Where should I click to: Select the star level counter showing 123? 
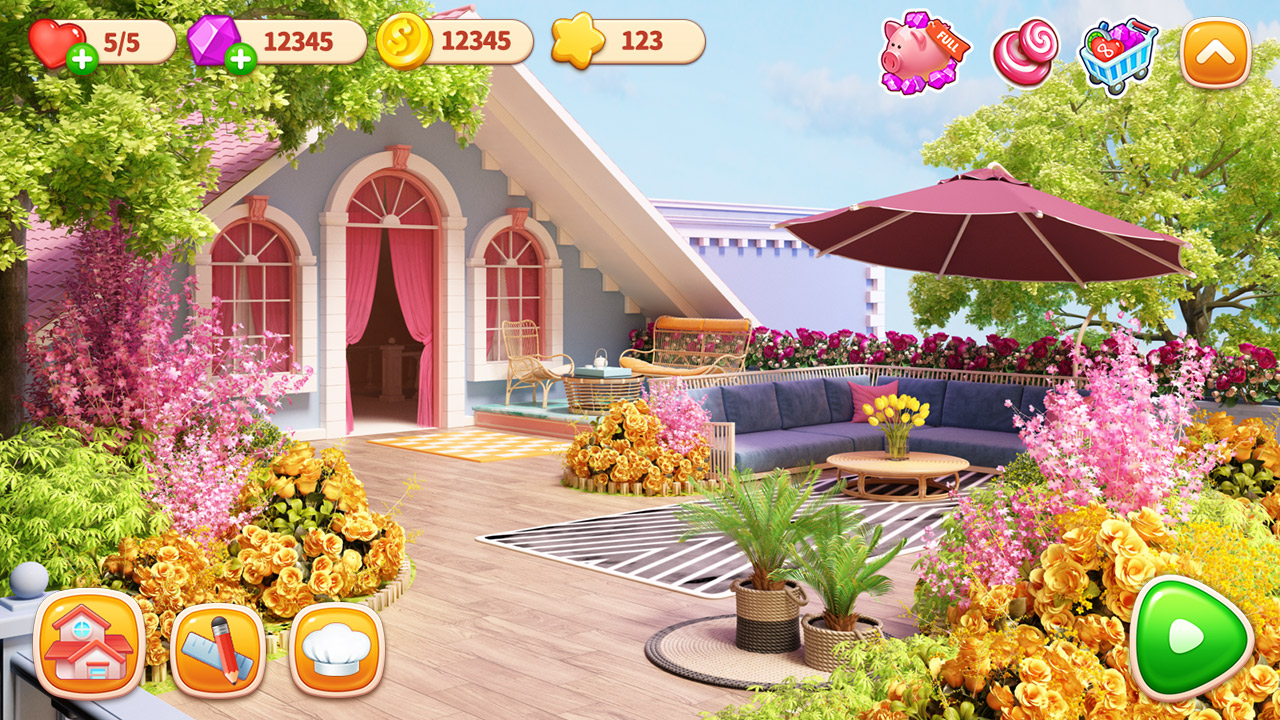[638, 40]
